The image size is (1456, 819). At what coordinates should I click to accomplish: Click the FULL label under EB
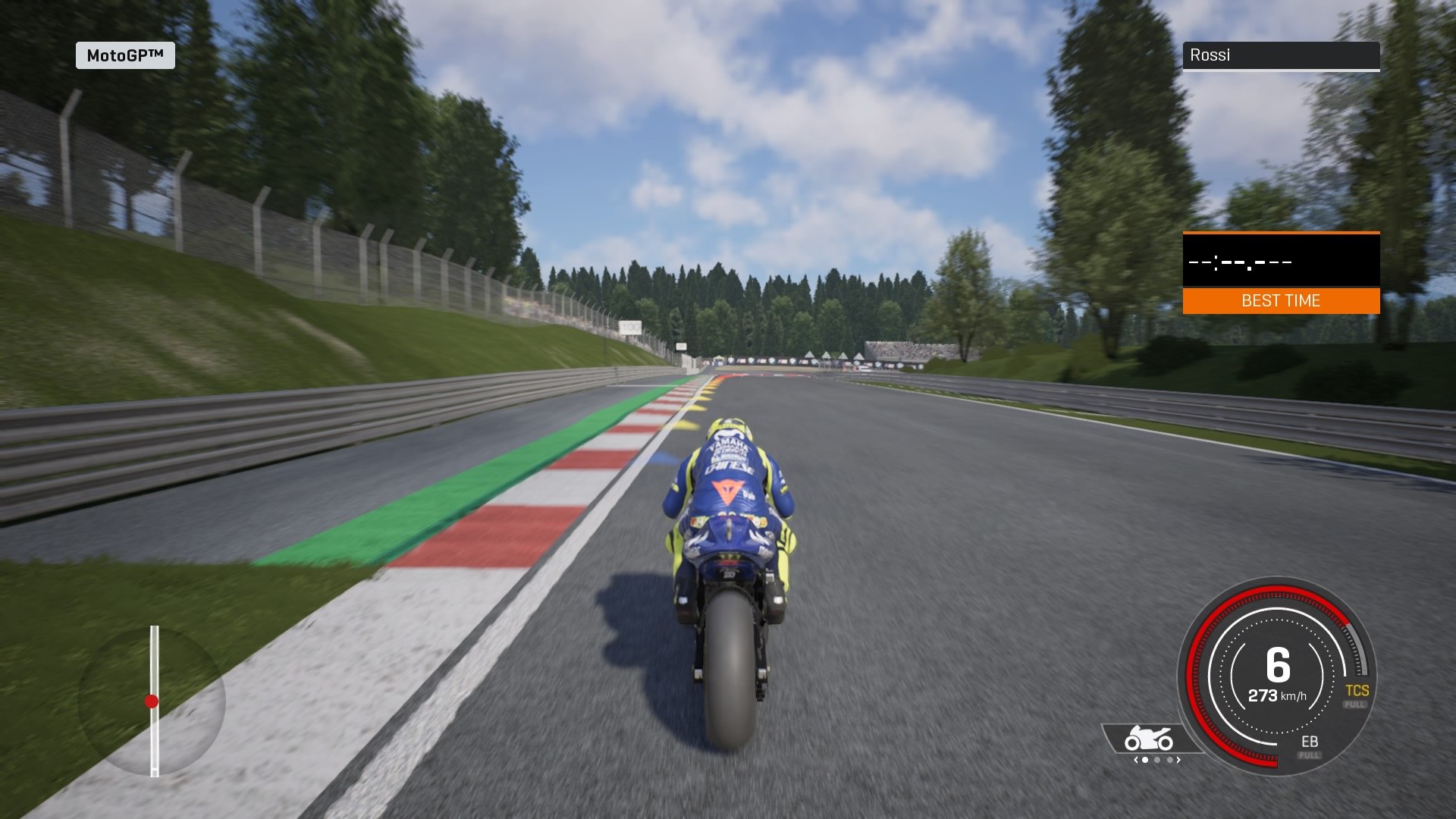pyautogui.click(x=1309, y=755)
